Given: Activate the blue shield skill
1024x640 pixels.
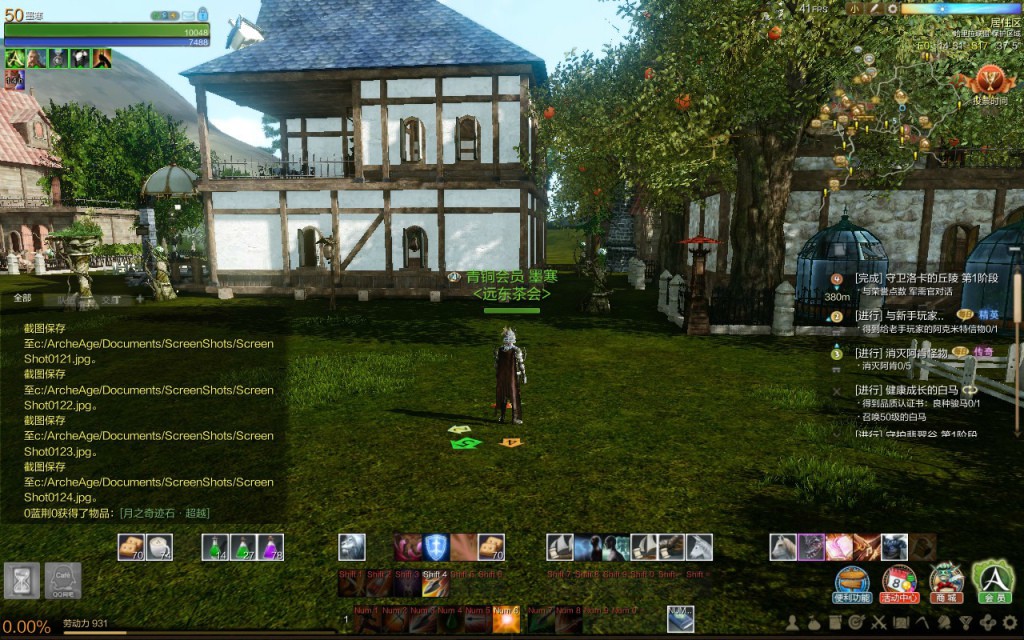Looking at the screenshot, I should click(x=435, y=547).
